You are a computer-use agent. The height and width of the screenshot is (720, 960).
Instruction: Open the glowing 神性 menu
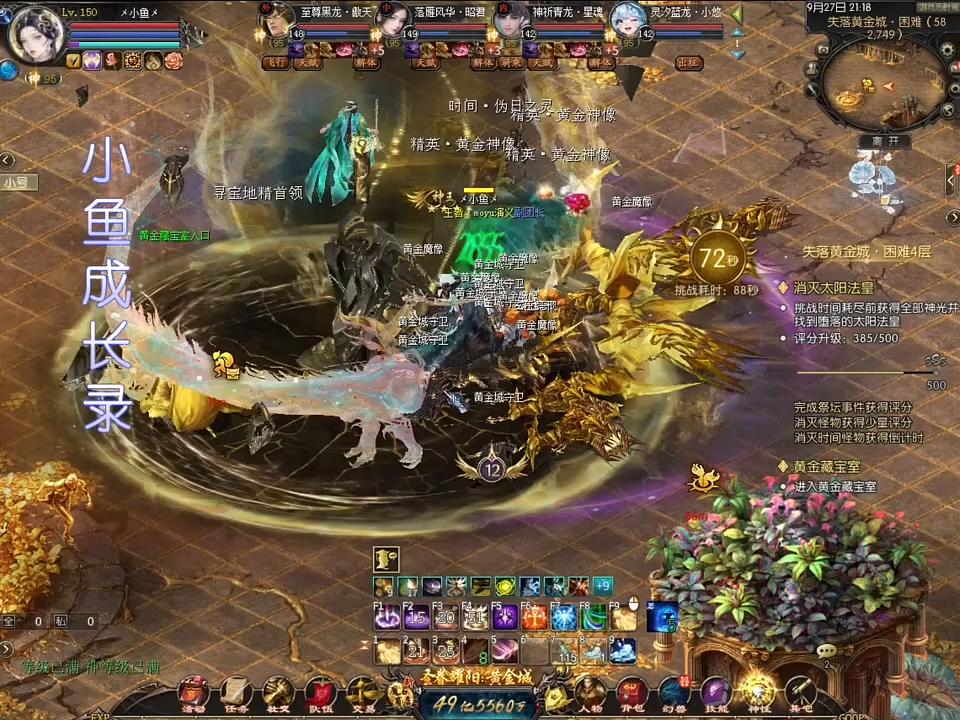click(x=758, y=692)
